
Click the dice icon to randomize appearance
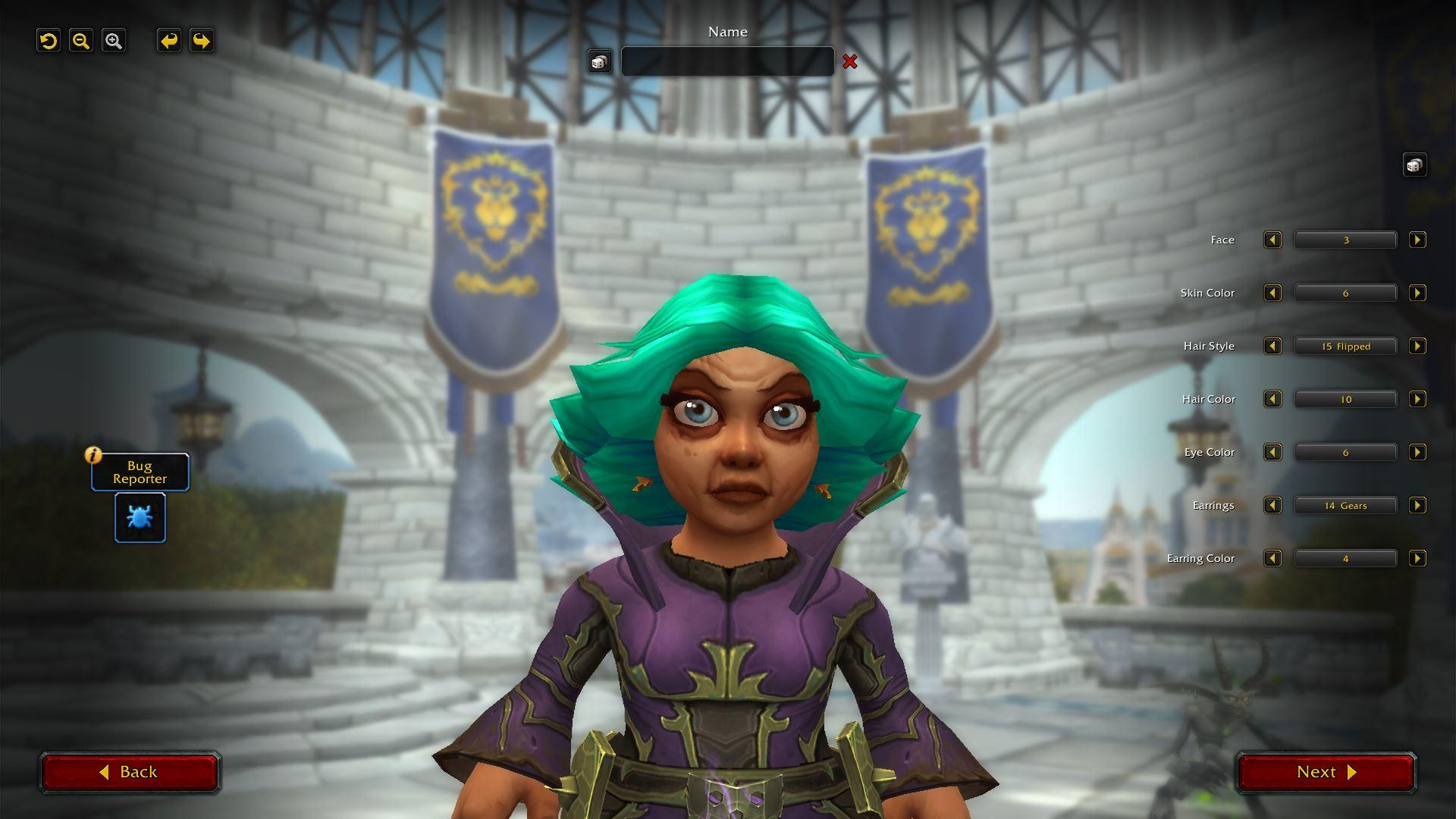point(1415,165)
